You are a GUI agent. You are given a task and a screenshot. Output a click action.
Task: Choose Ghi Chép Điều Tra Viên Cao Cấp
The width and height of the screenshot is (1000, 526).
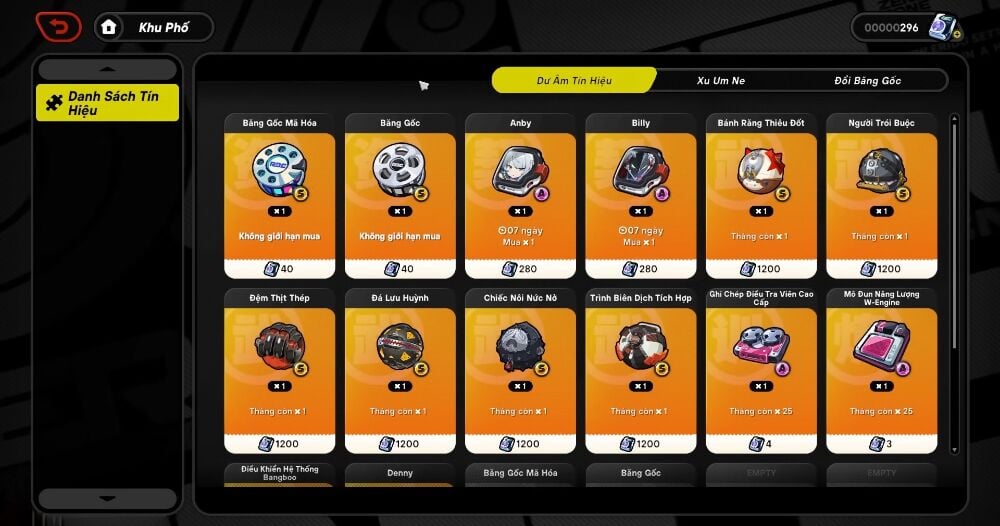761,372
